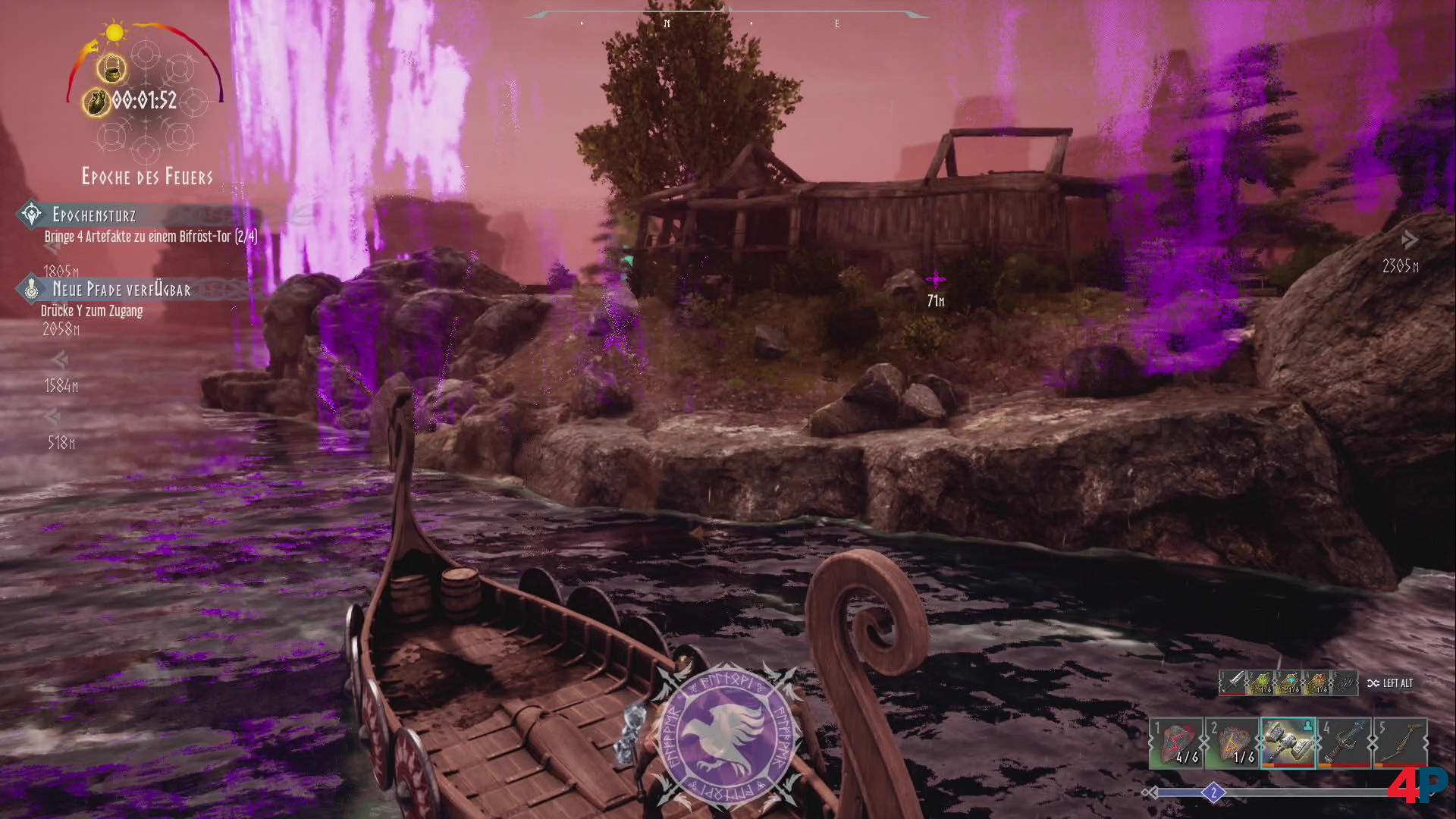This screenshot has height=819, width=1456.
Task: Select the bow in hotbar slot 5
Action: pyautogui.click(x=1401, y=743)
